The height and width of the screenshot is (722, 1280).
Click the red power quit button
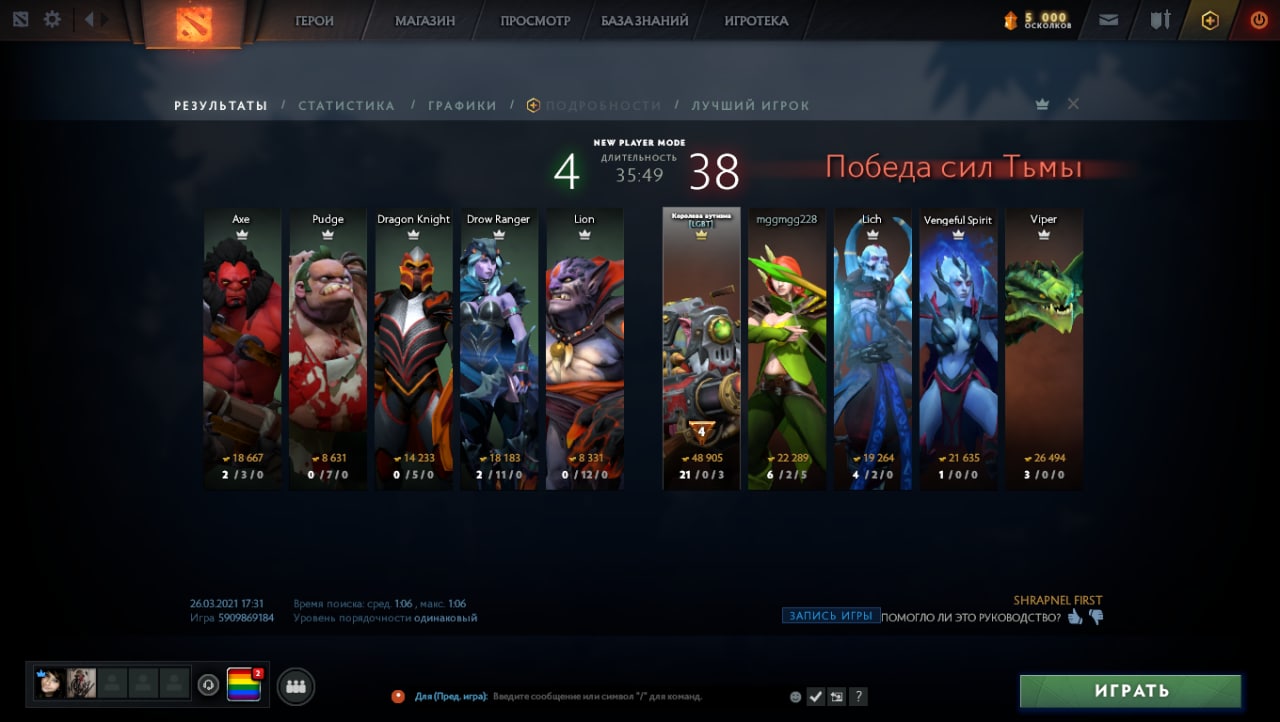coord(1258,19)
